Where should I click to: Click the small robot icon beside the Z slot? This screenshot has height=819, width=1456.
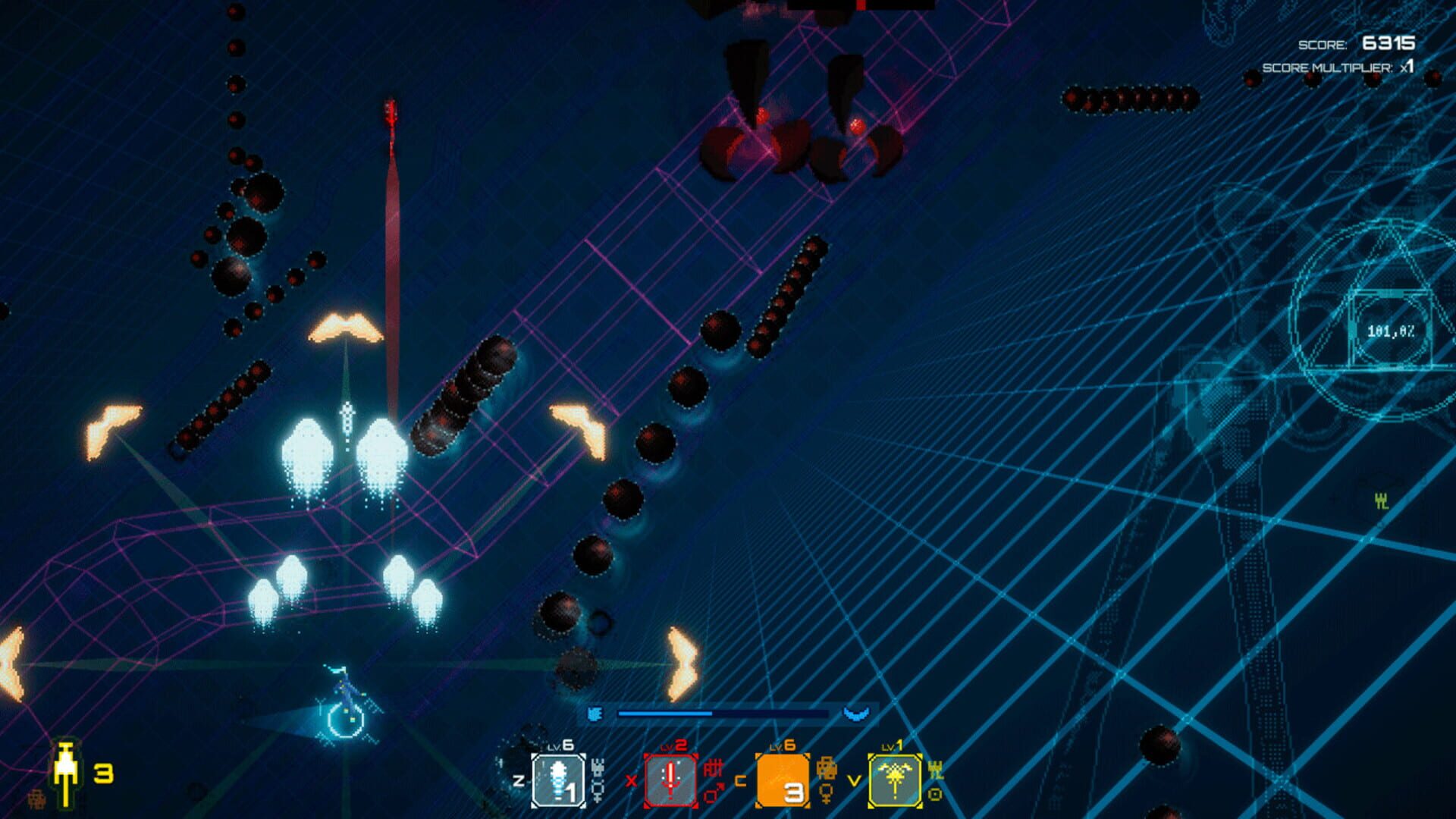point(598,767)
